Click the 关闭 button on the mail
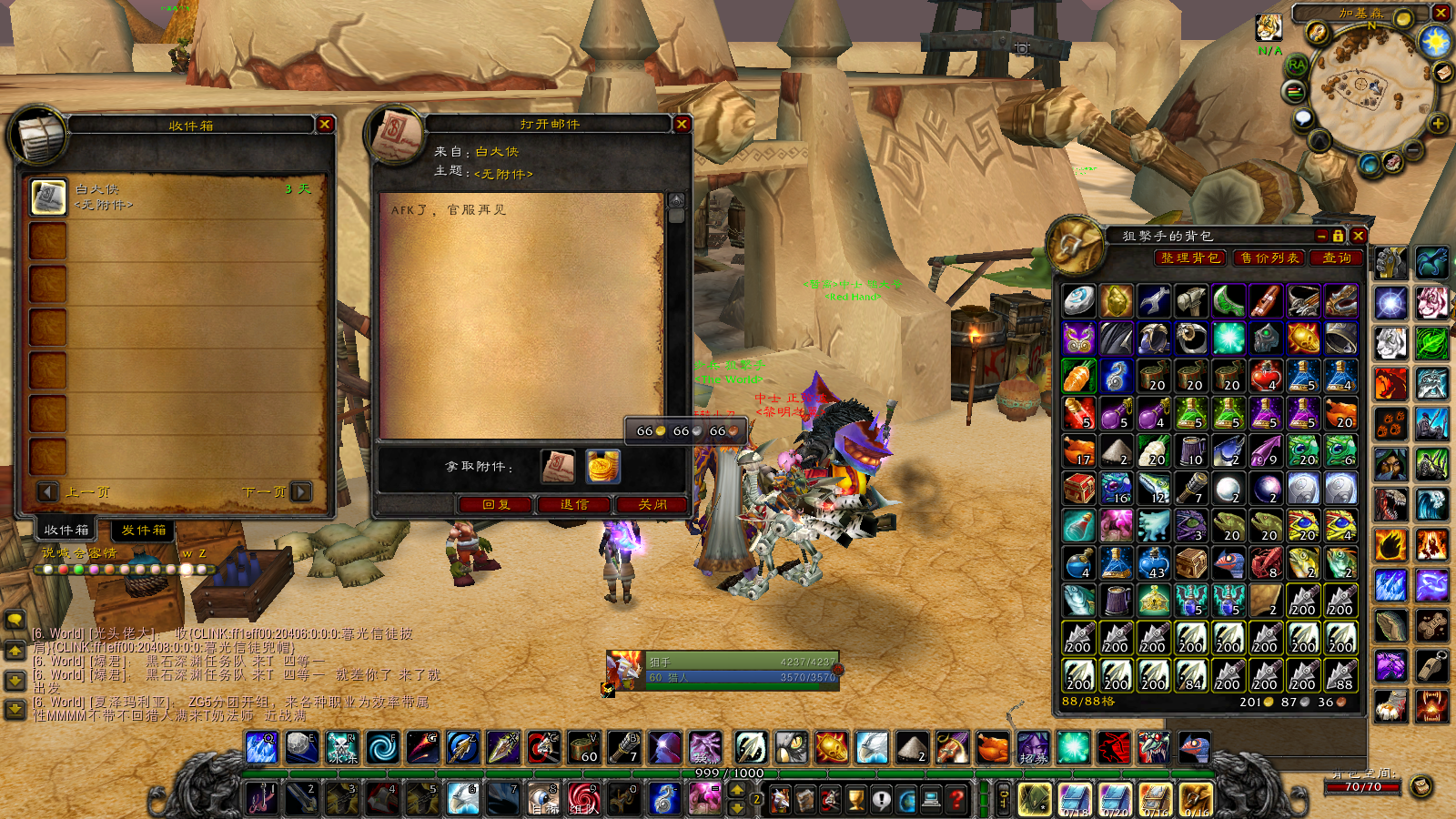 pyautogui.click(x=652, y=504)
